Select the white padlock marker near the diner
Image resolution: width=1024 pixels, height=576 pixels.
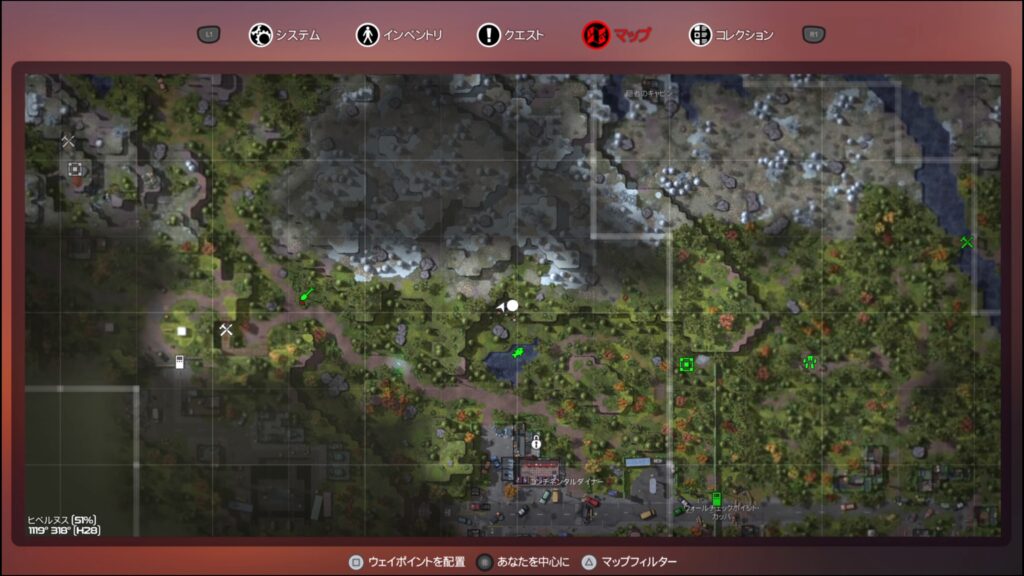[536, 441]
